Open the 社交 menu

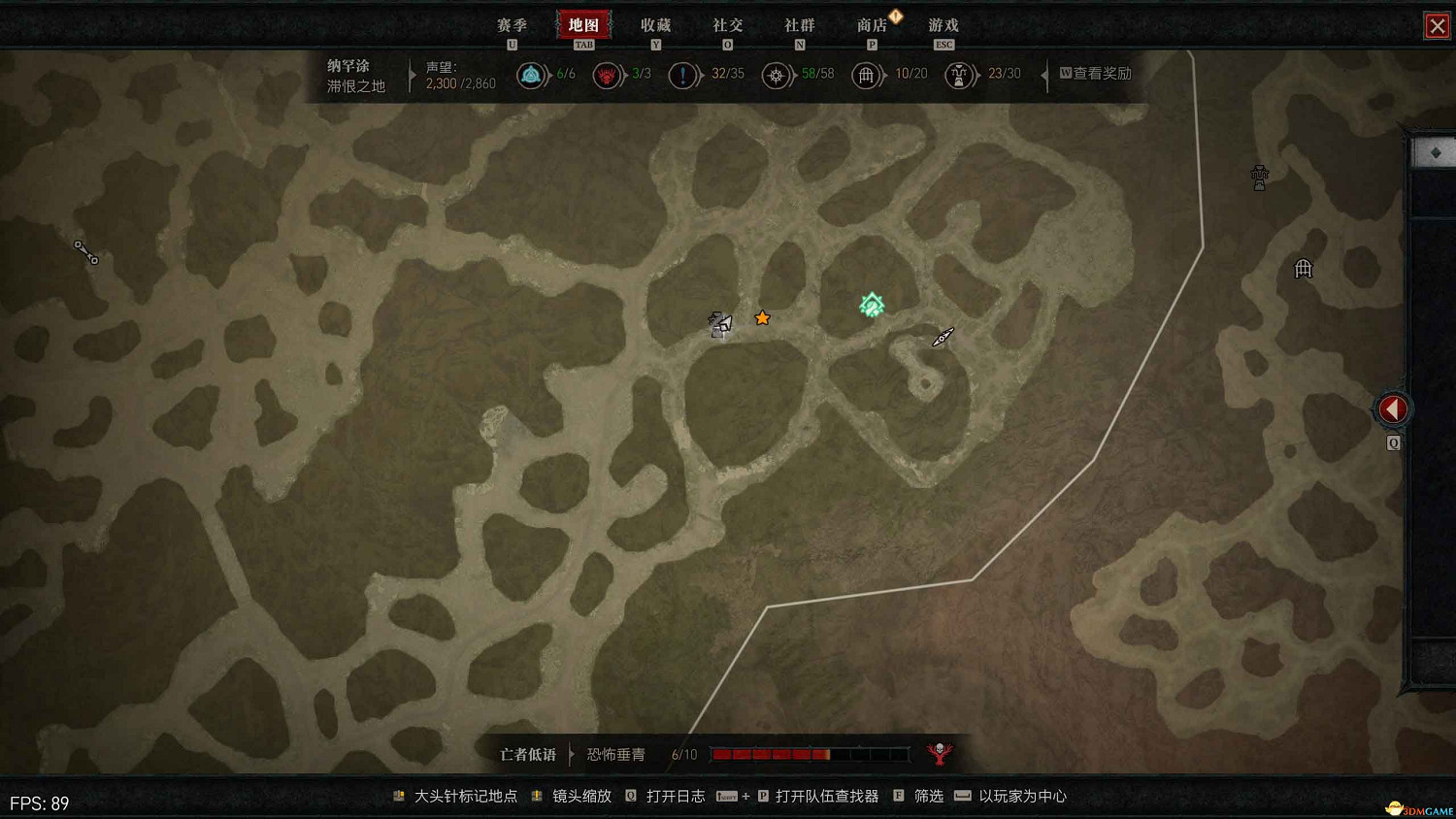pyautogui.click(x=727, y=25)
